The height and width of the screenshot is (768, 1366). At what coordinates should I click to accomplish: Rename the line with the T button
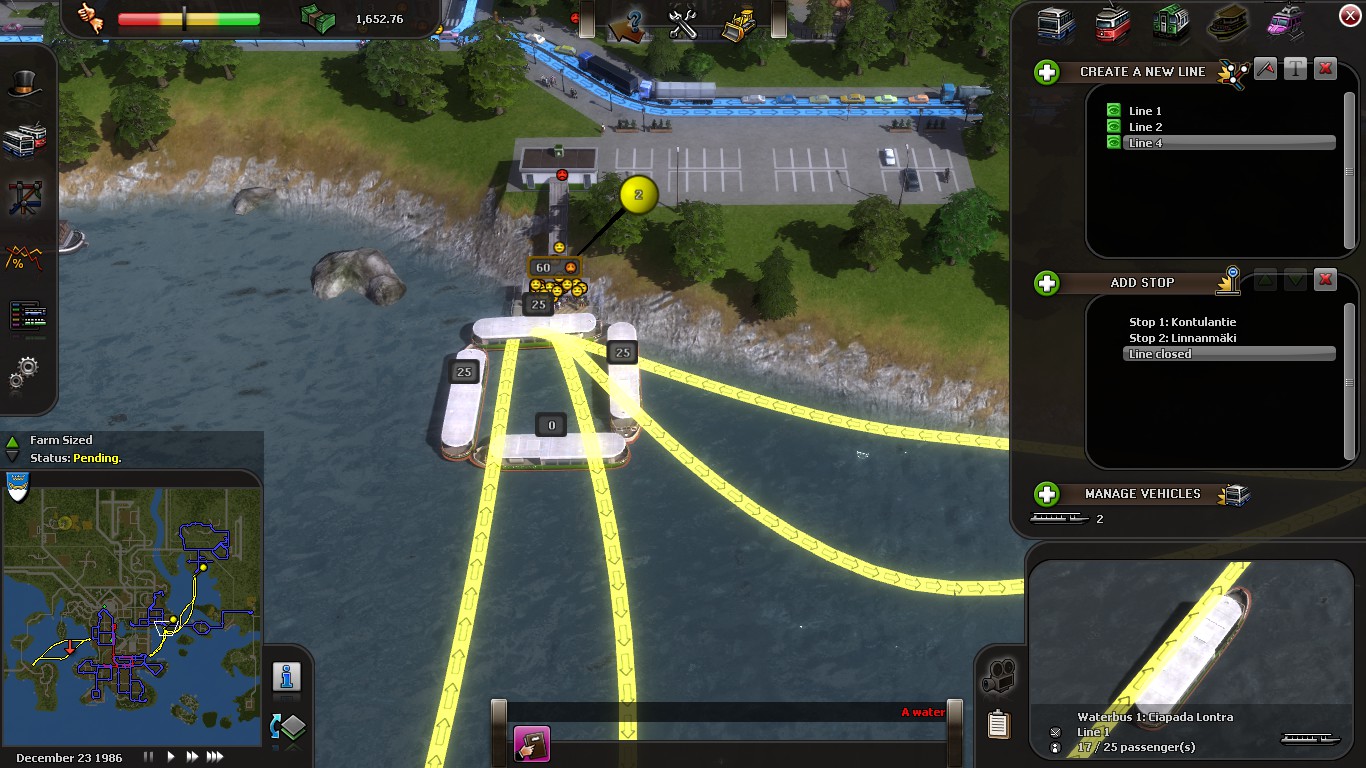[1295, 69]
